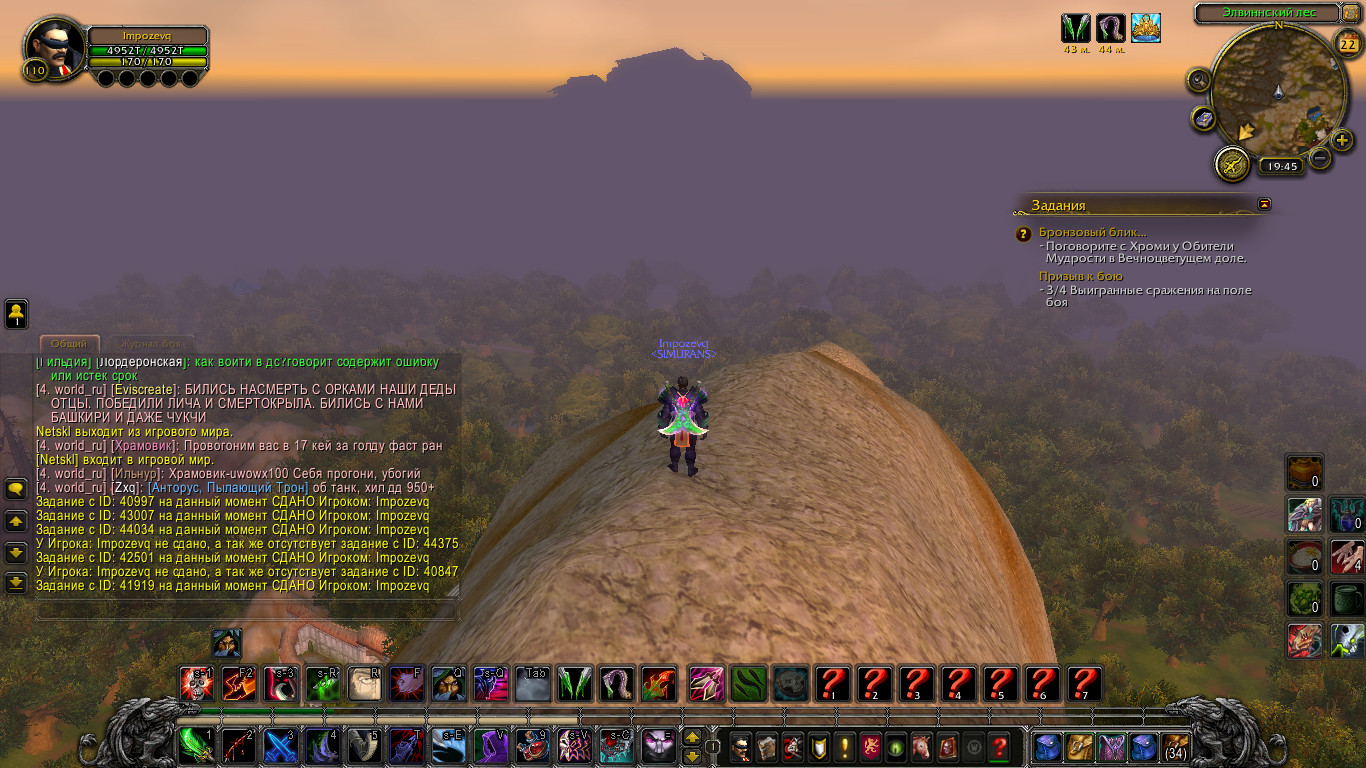Click the Элвиннский лес zone name bar
This screenshot has width=1366, height=768.
pyautogui.click(x=1268, y=13)
